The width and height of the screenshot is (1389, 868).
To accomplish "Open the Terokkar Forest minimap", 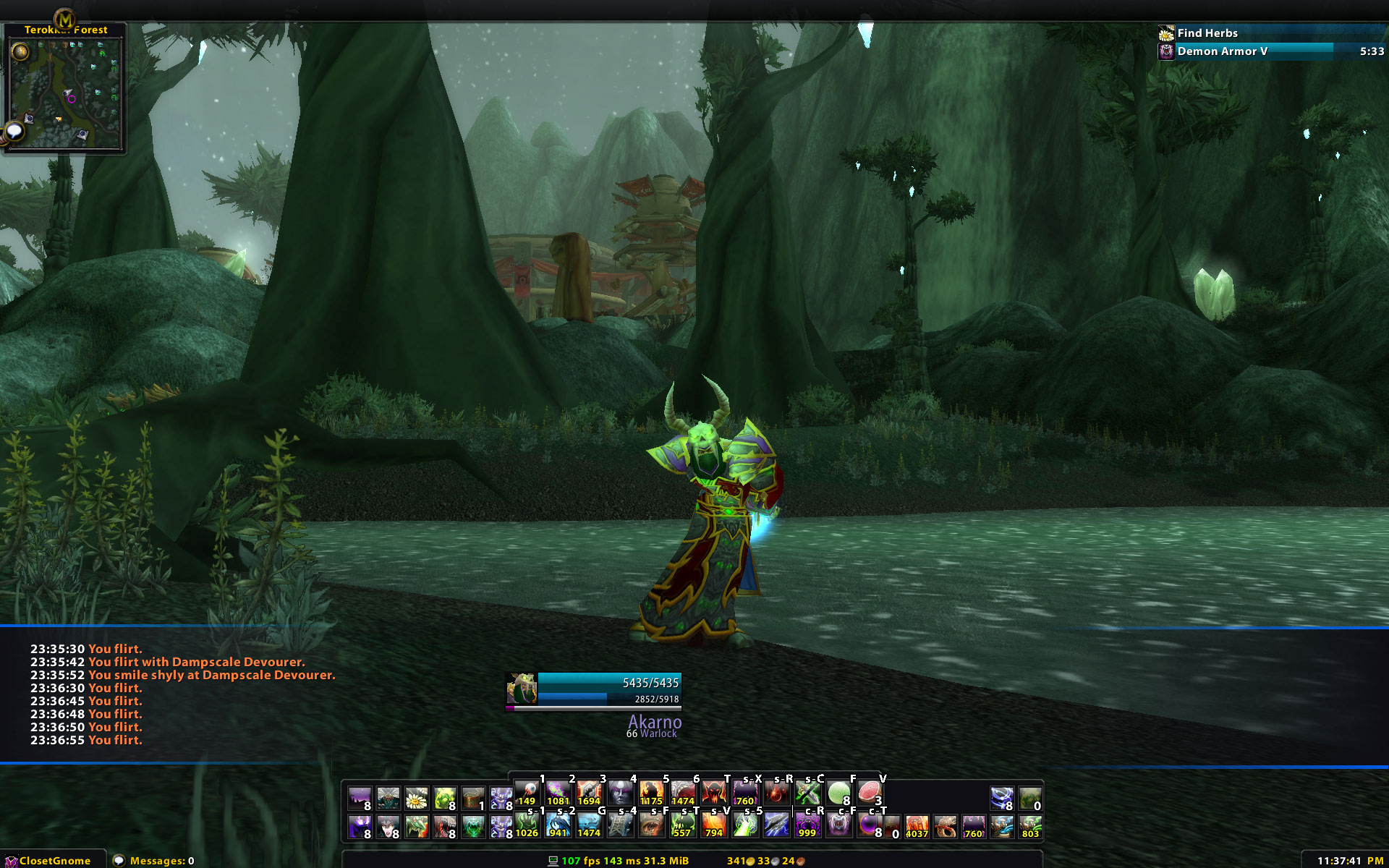I will [x=65, y=93].
